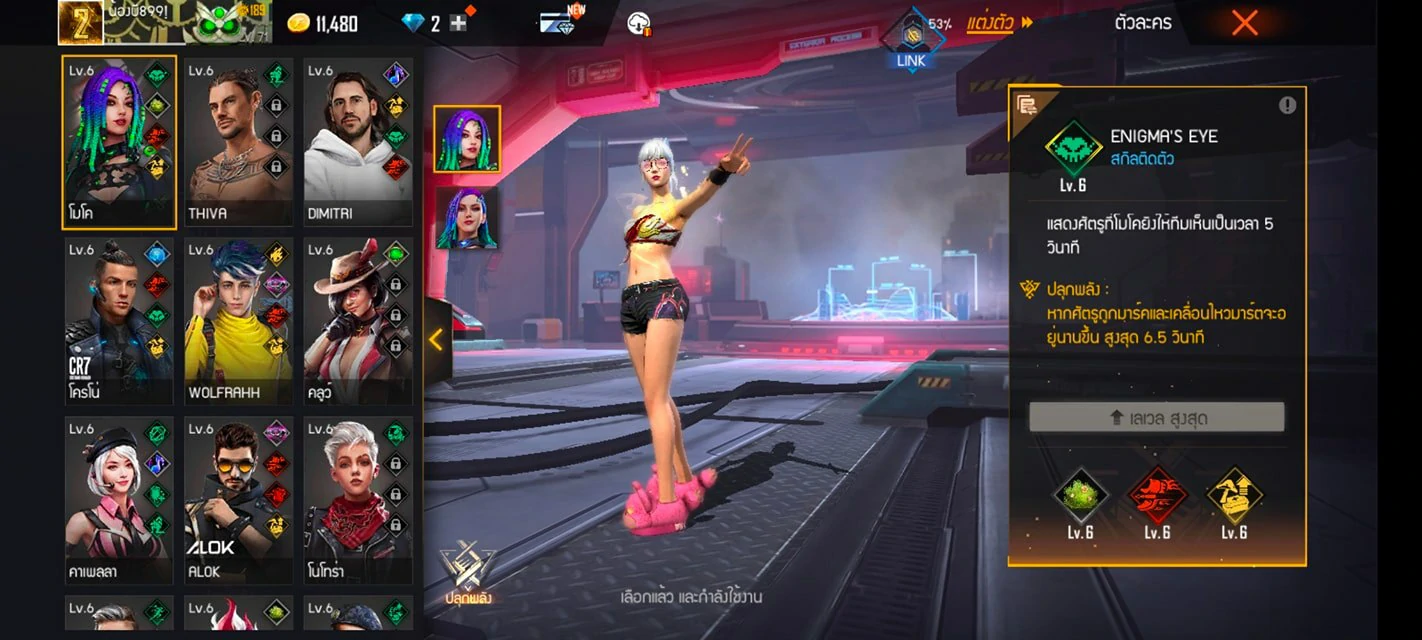1422x640 pixels.
Task: Choose the second Moco awakened portrait
Action: pyautogui.click(x=467, y=217)
